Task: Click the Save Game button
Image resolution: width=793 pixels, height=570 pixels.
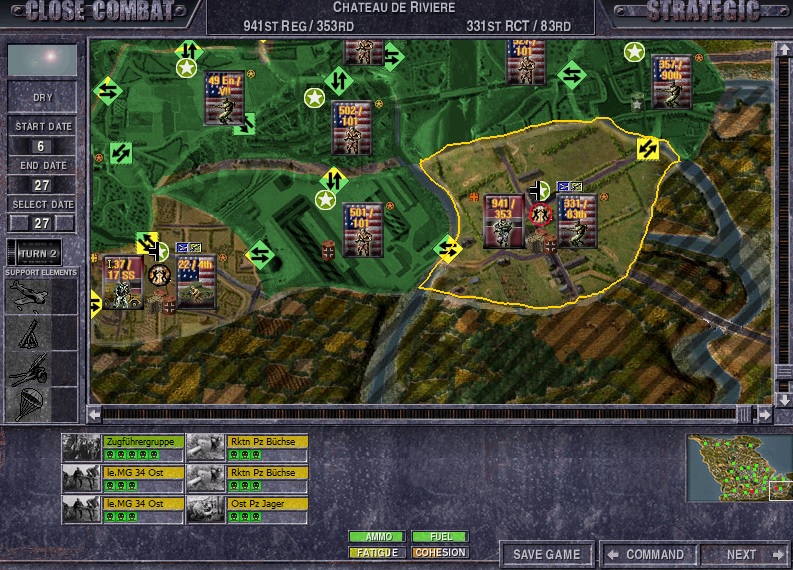Action: [546, 554]
